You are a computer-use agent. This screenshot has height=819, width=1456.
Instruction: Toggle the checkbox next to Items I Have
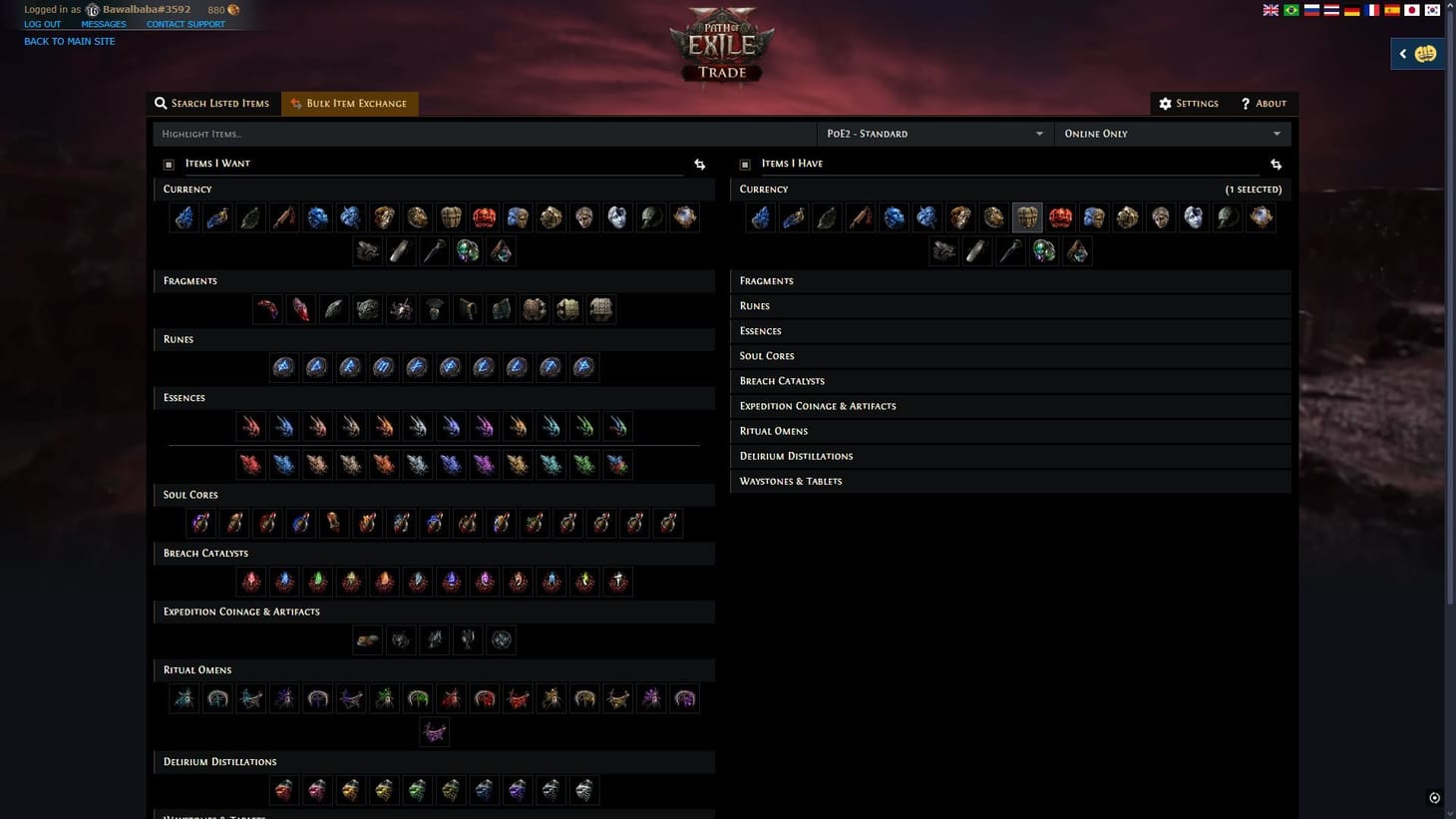click(x=744, y=164)
